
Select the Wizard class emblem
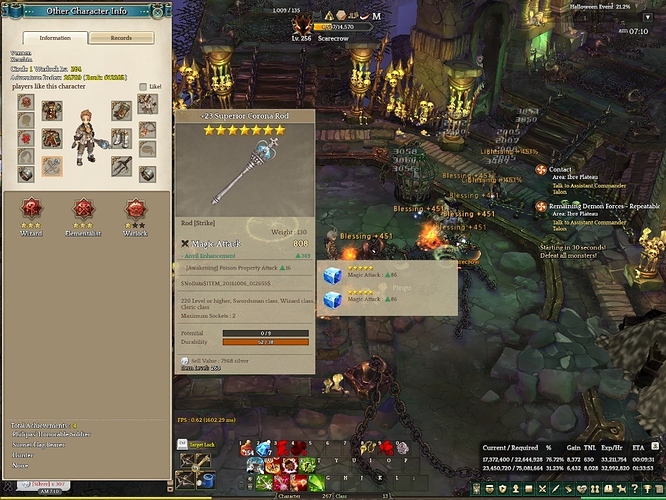click(x=32, y=211)
